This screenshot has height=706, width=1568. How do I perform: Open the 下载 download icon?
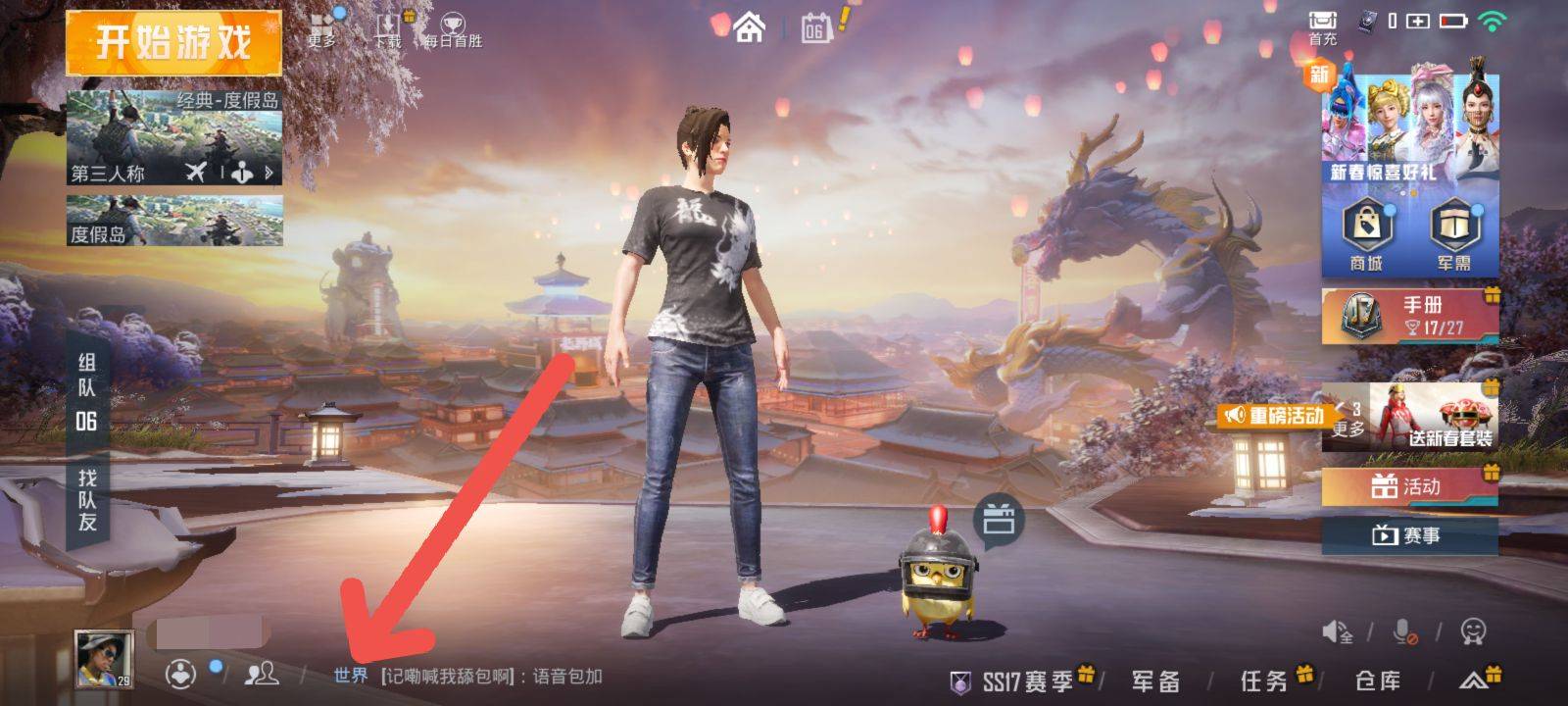tap(388, 29)
